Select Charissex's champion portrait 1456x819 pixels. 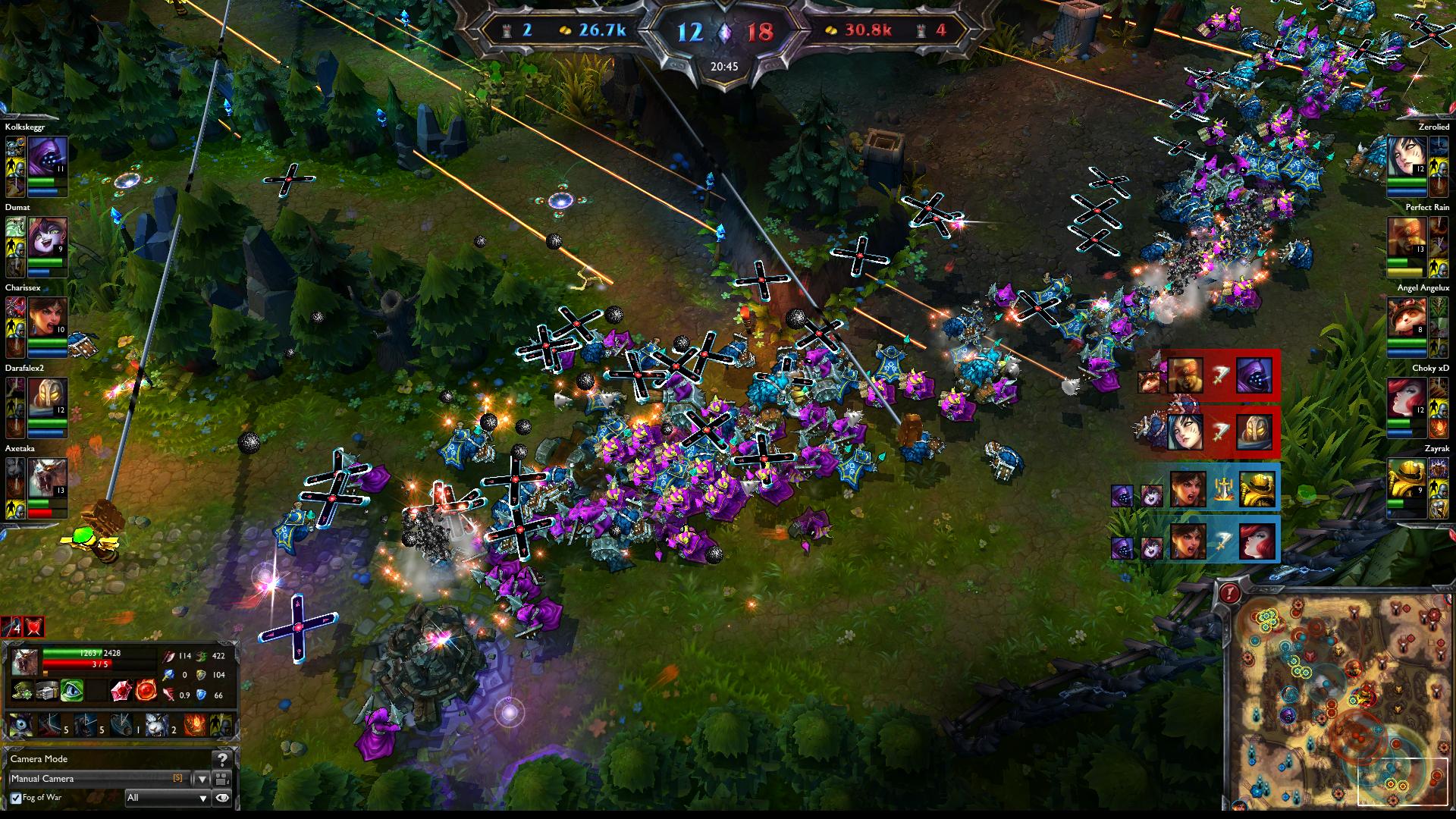pyautogui.click(x=48, y=318)
